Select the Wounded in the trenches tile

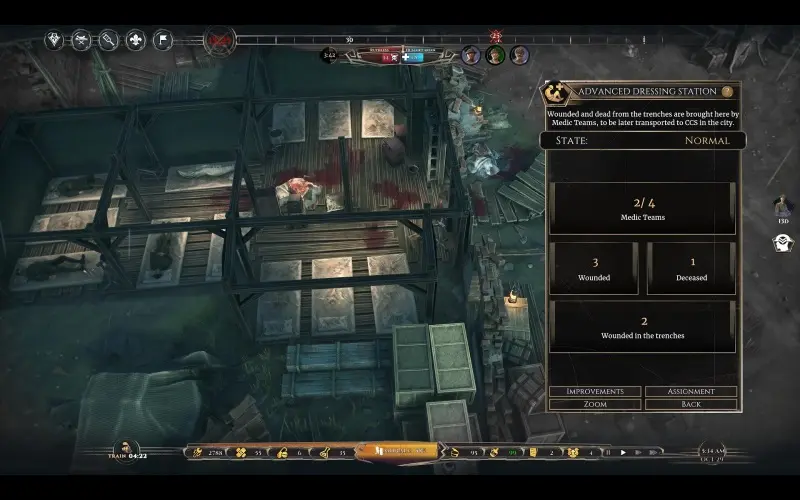(x=642, y=326)
